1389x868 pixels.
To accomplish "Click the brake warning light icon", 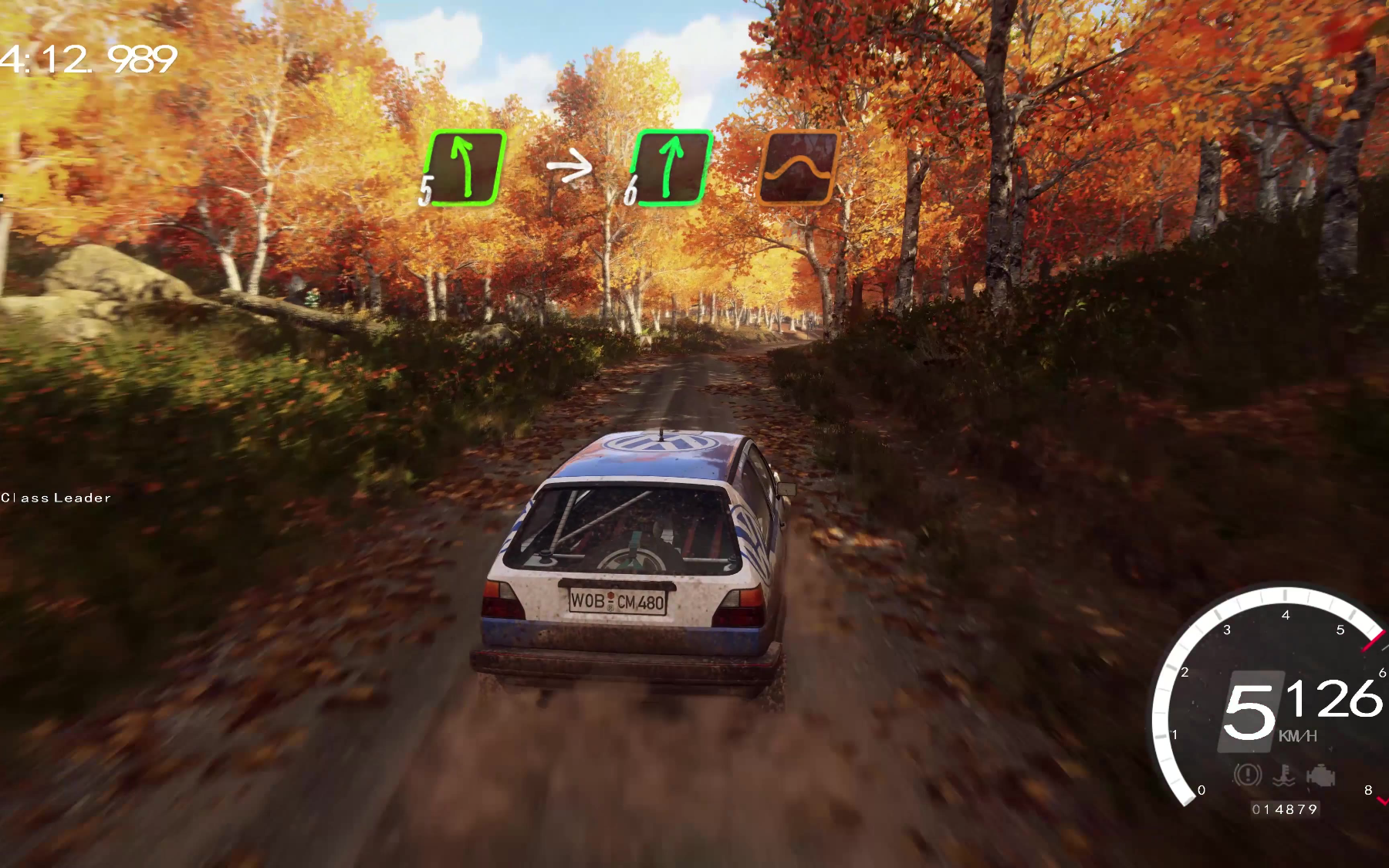I will [x=1247, y=774].
